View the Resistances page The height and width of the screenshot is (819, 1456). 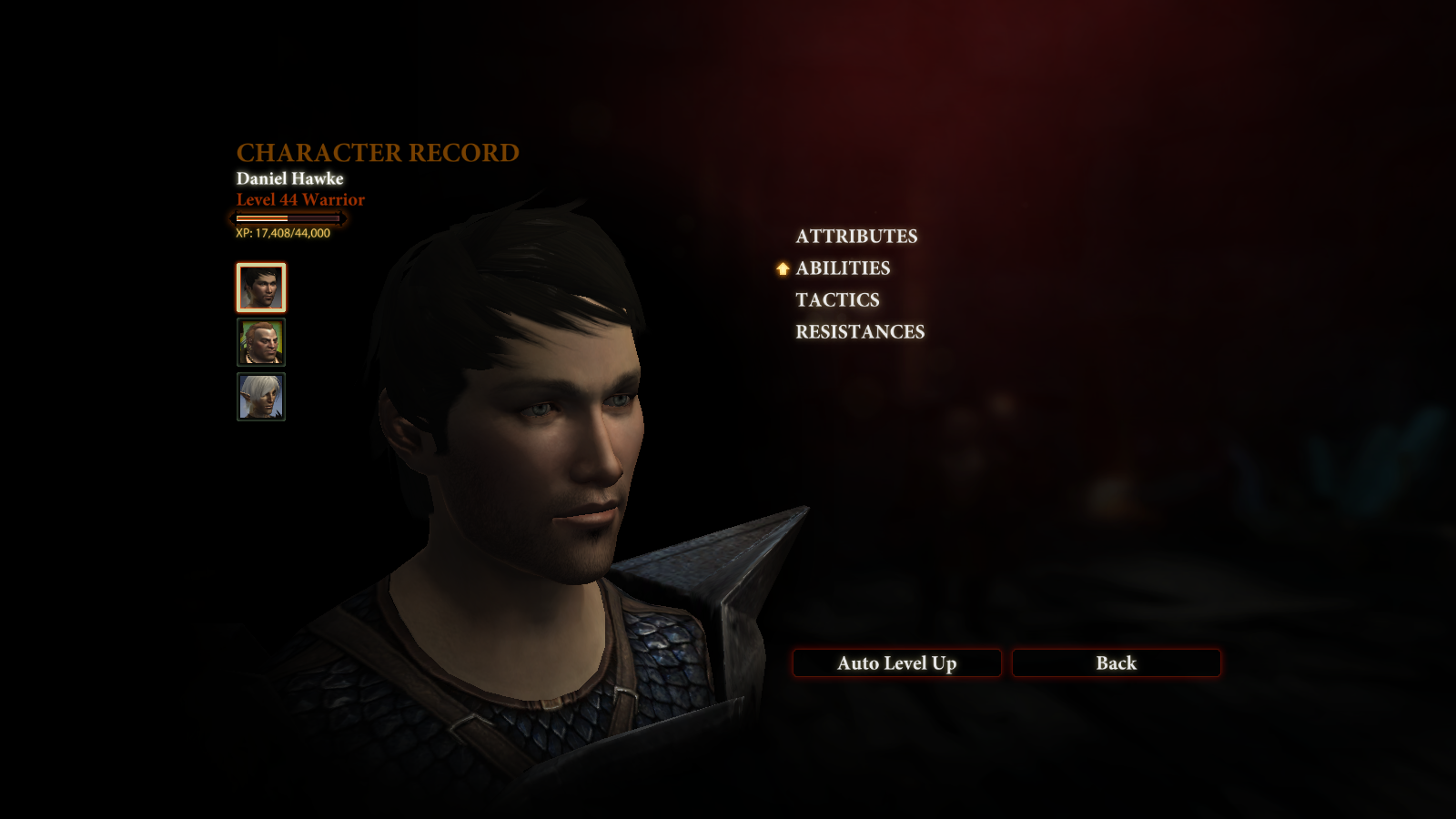point(860,332)
